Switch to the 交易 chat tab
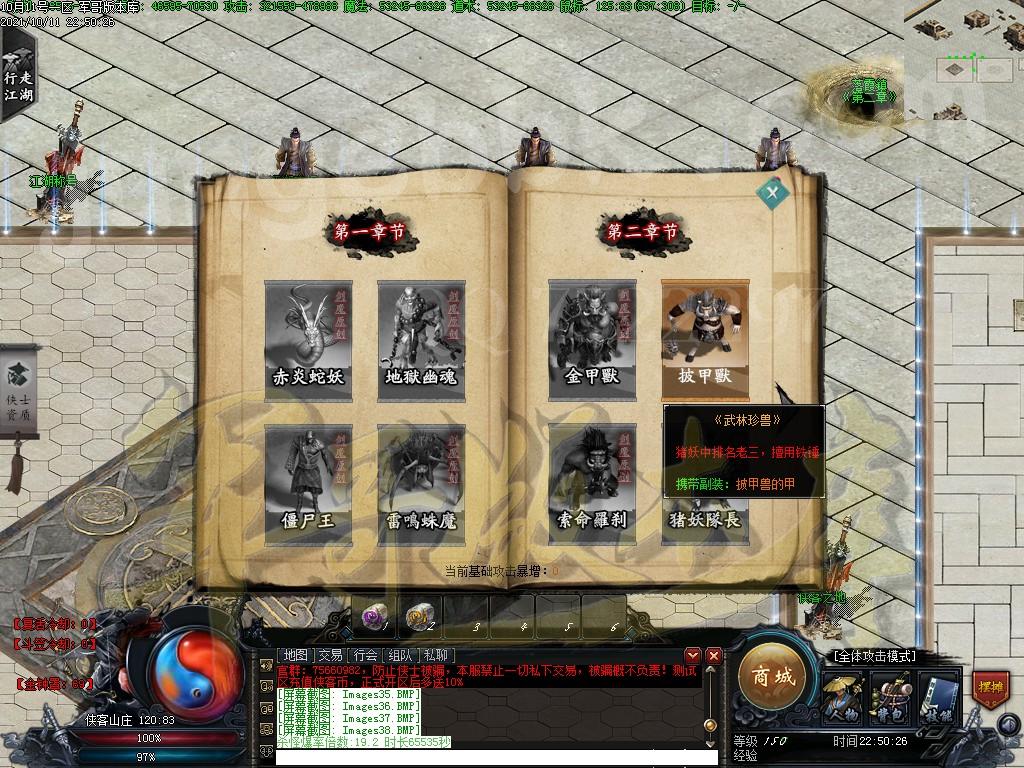The image size is (1024, 768). [330, 655]
